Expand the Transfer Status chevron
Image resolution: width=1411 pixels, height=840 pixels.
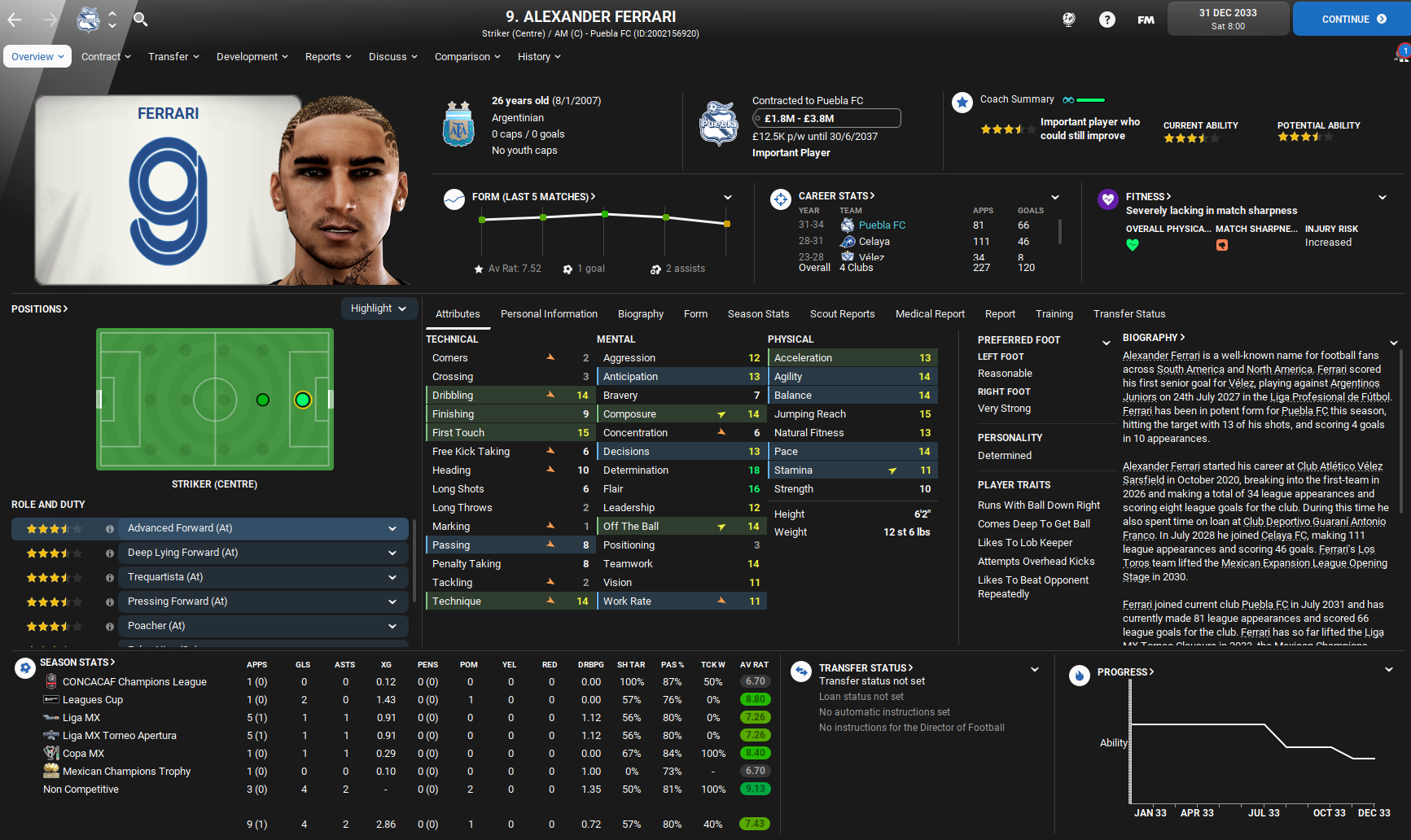click(x=1035, y=668)
